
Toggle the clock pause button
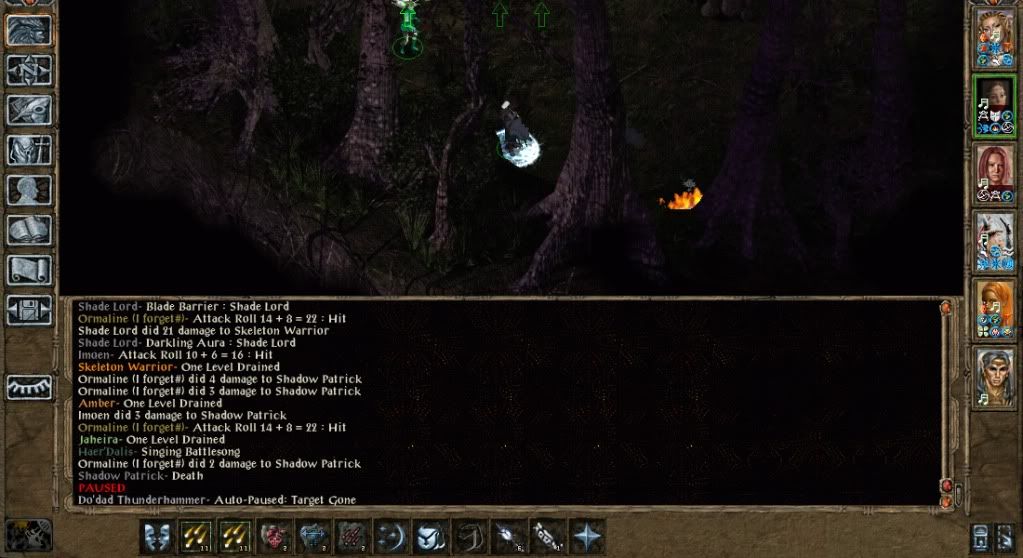point(982,535)
